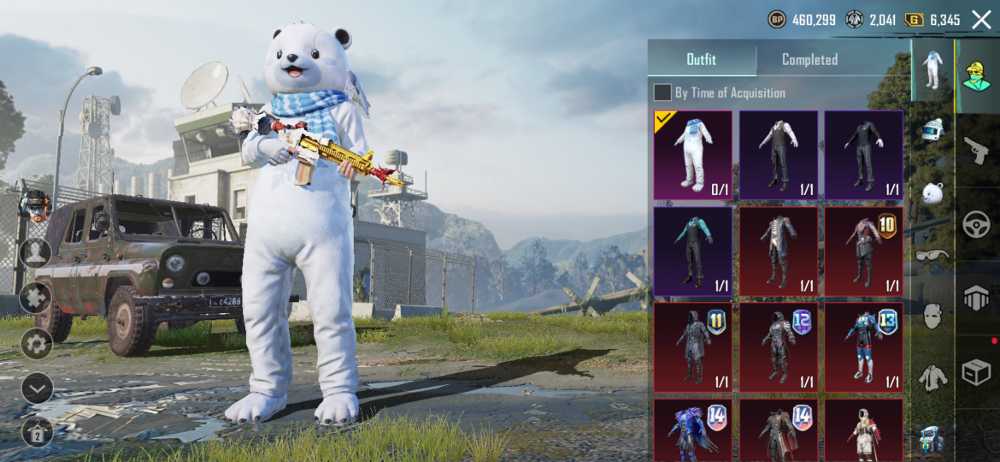
Task: Open the gear settings icon
Action: 36,344
